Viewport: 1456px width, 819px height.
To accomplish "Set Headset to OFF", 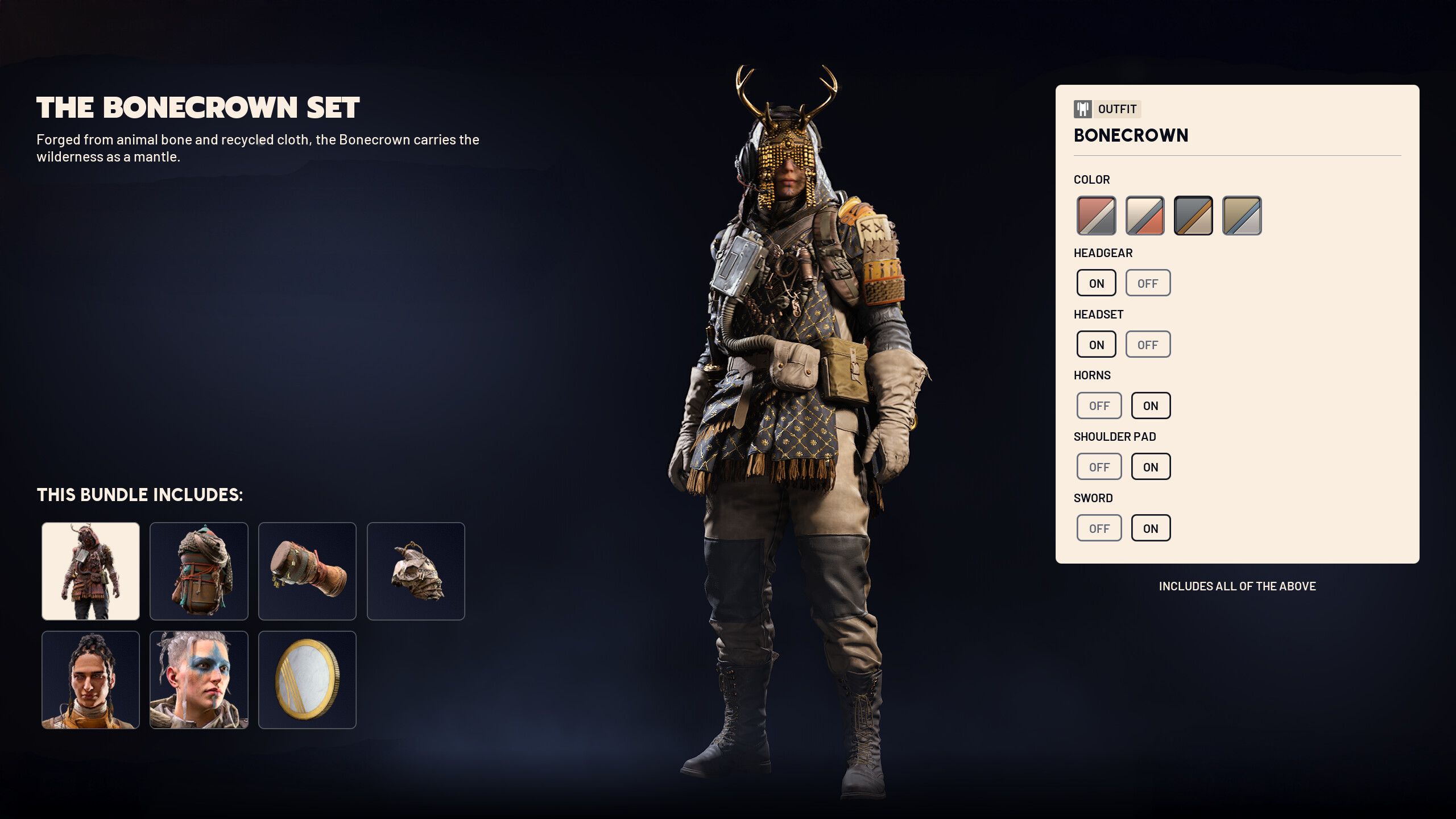I will coord(1148,345).
